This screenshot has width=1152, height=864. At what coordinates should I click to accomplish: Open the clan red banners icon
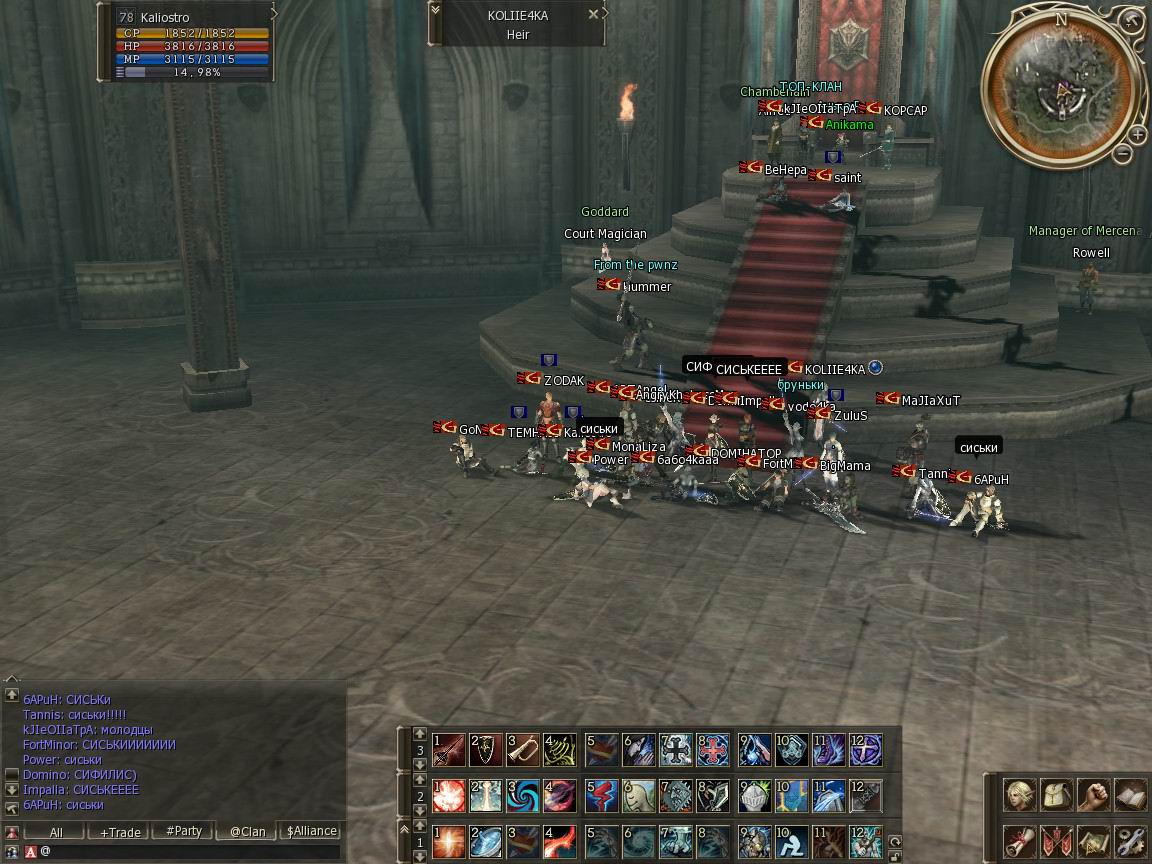click(x=1057, y=841)
